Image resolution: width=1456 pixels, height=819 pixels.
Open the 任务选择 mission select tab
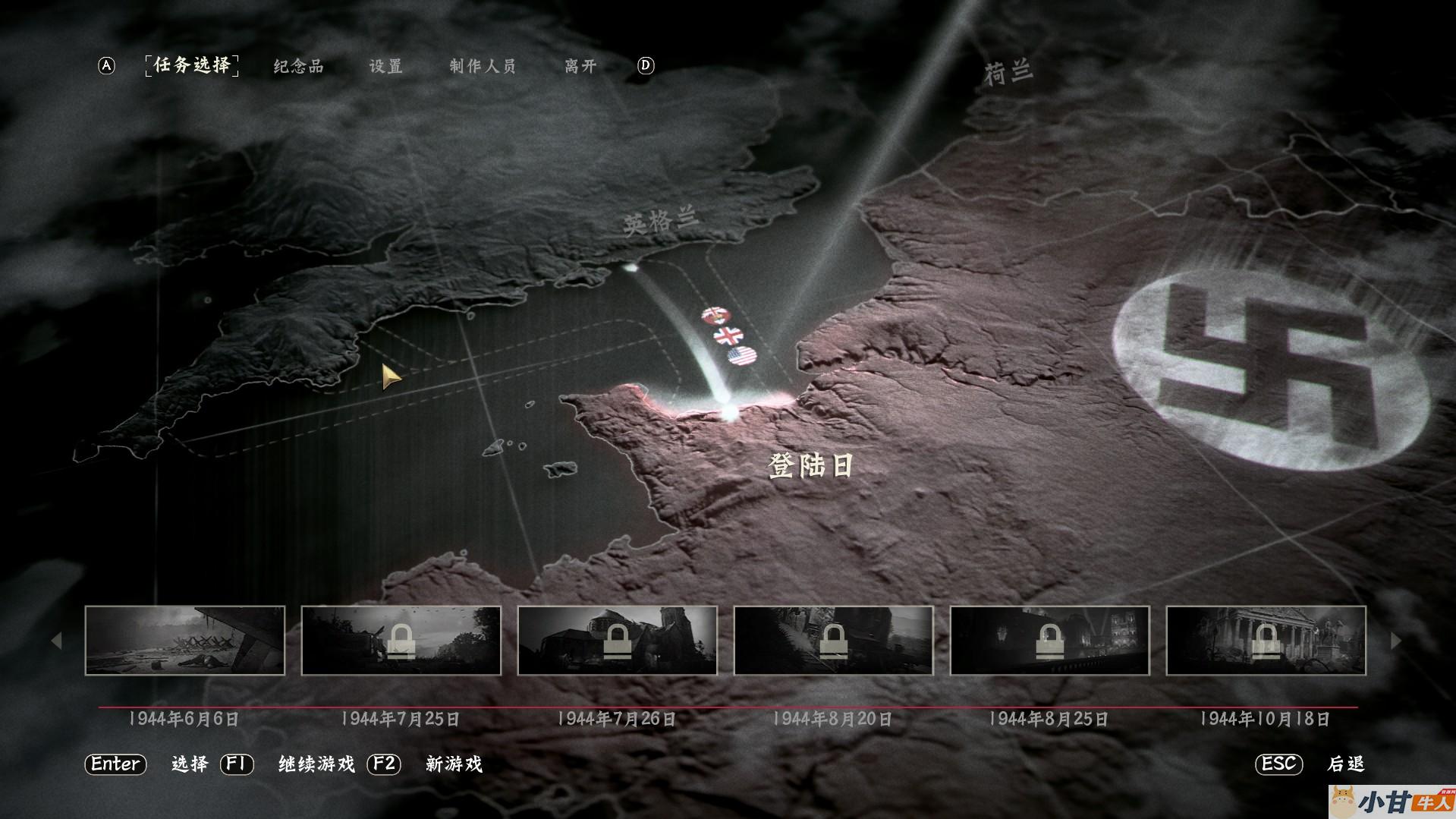[x=192, y=66]
